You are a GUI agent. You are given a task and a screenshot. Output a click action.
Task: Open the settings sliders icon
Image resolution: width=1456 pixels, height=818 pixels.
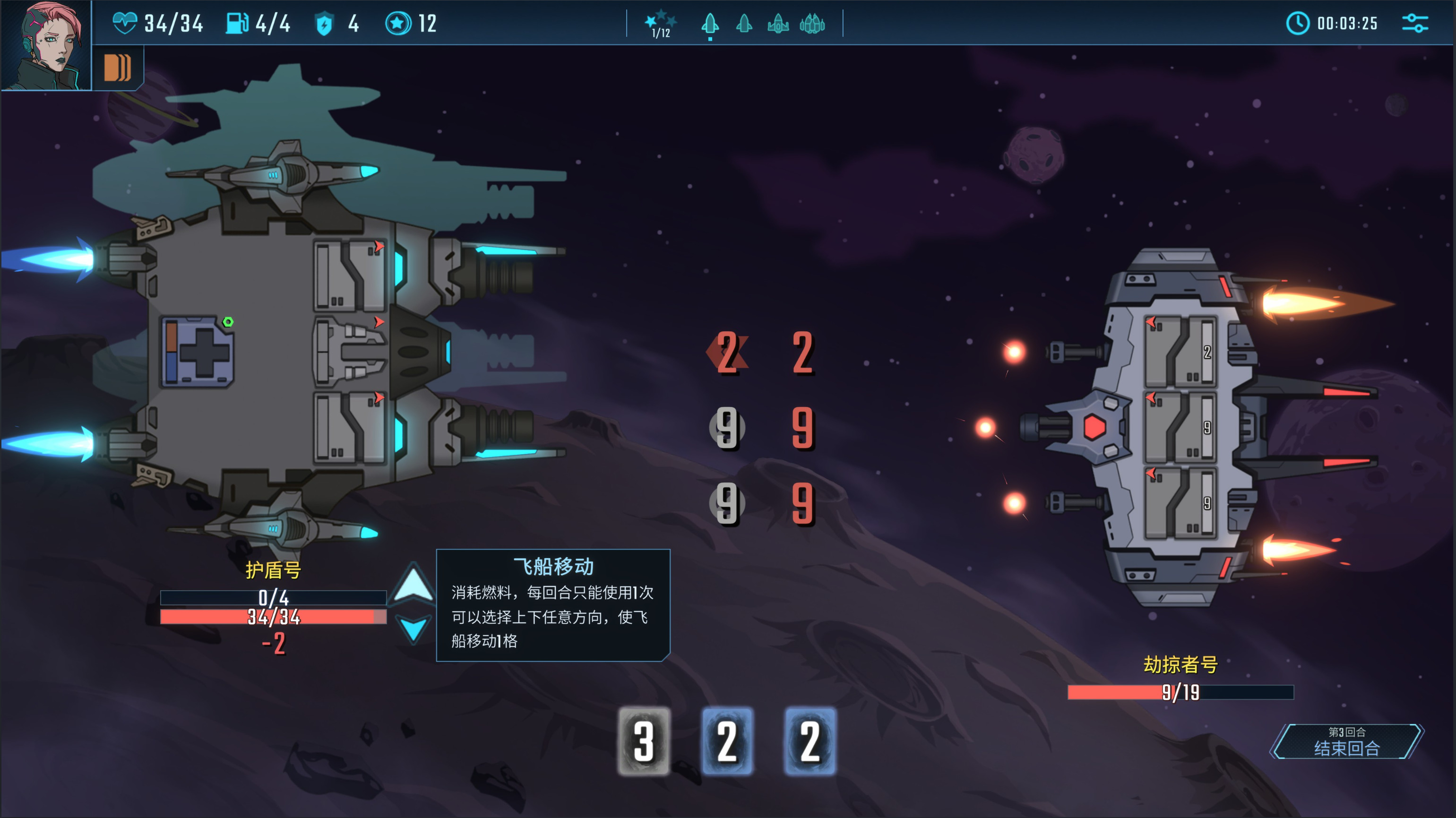pos(1415,23)
